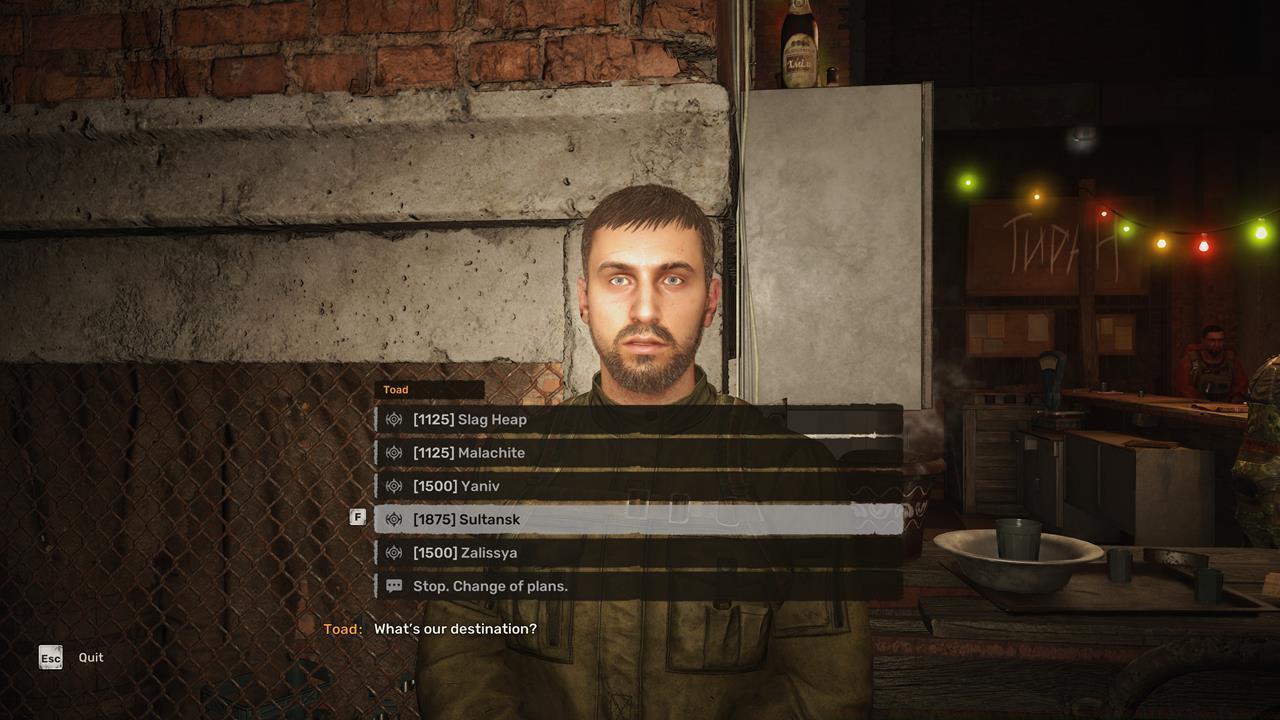Select the [1125] Slag Heap destination

point(470,419)
